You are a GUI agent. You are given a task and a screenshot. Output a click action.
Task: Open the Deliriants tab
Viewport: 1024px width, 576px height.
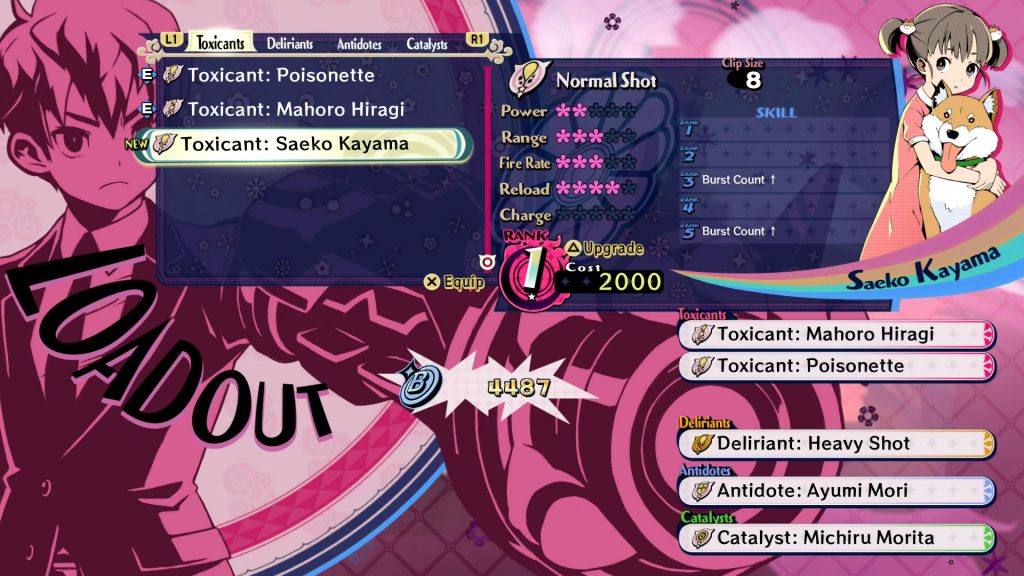[290, 44]
